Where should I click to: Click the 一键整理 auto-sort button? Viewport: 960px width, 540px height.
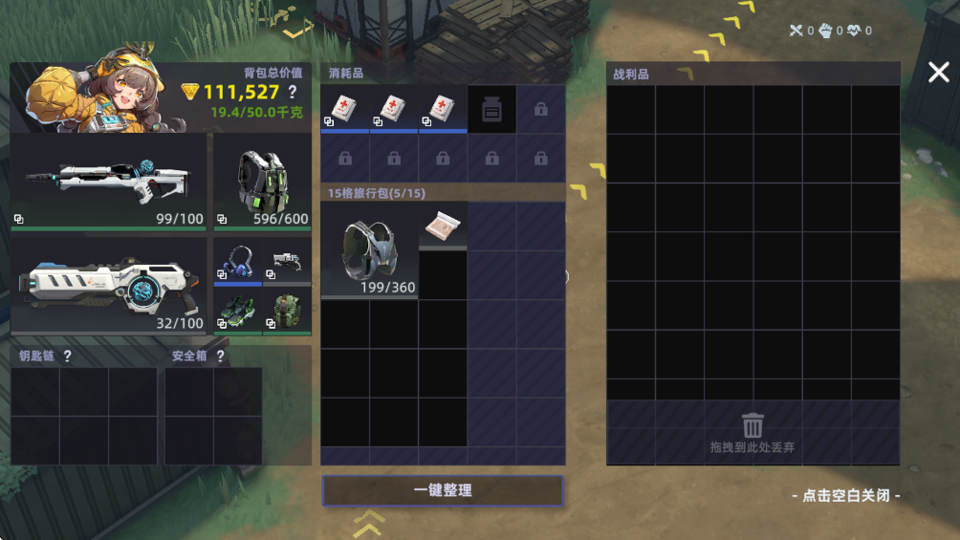tap(442, 491)
